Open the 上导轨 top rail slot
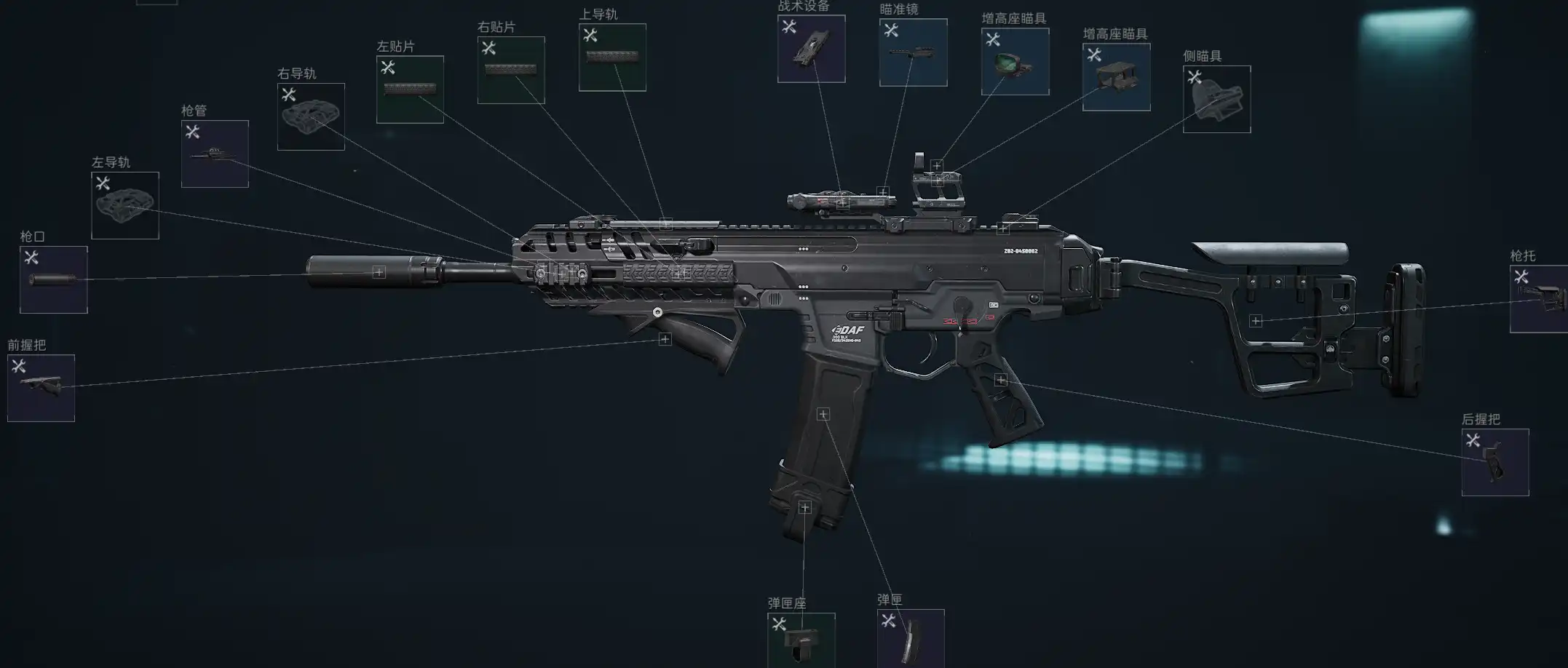Viewport: 1568px width, 668px height. click(612, 57)
